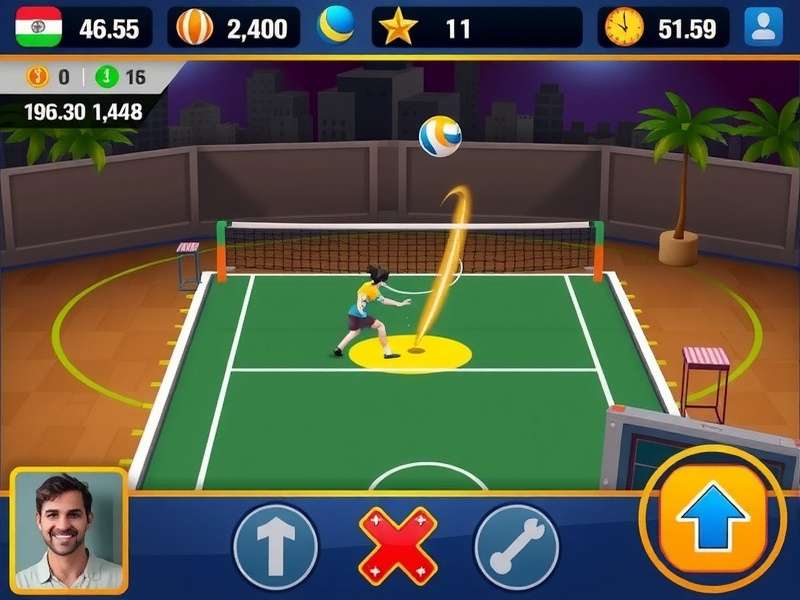Screen dimensions: 800x600
Task: Click the red X cancel button
Action: pos(397,546)
